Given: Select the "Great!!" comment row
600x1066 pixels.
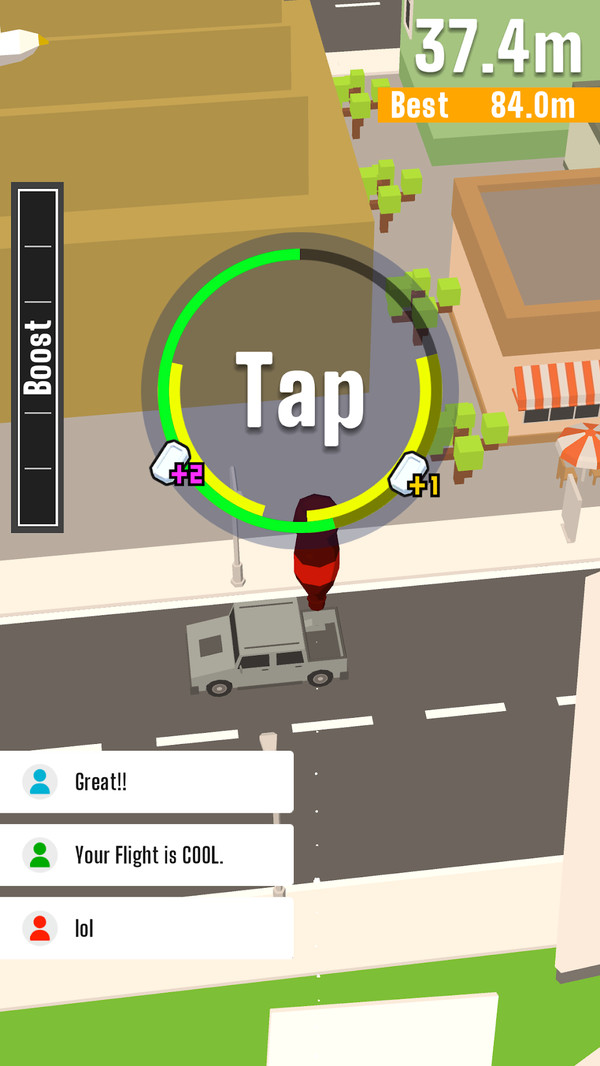Looking at the screenshot, I should (146, 782).
